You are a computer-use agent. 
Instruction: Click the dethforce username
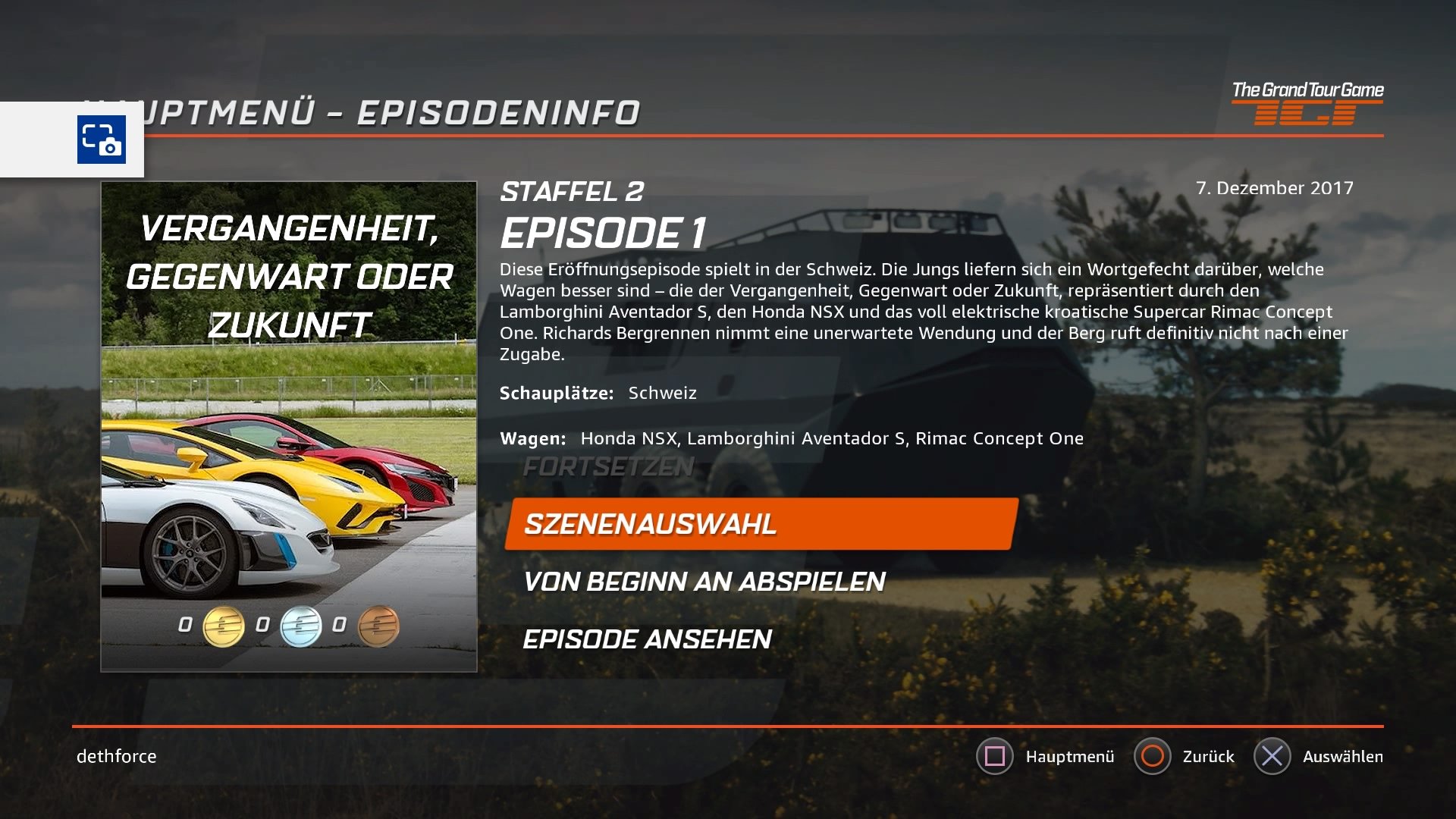[115, 756]
